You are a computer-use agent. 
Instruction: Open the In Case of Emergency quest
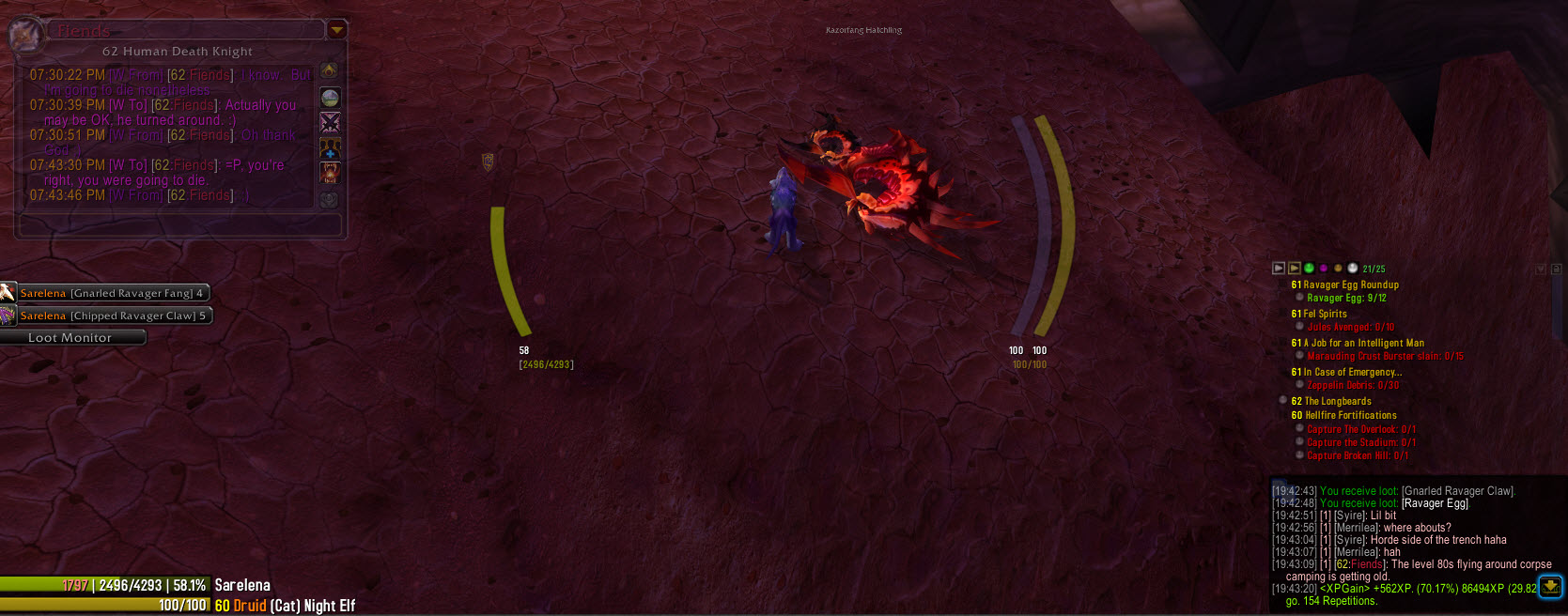[1352, 372]
